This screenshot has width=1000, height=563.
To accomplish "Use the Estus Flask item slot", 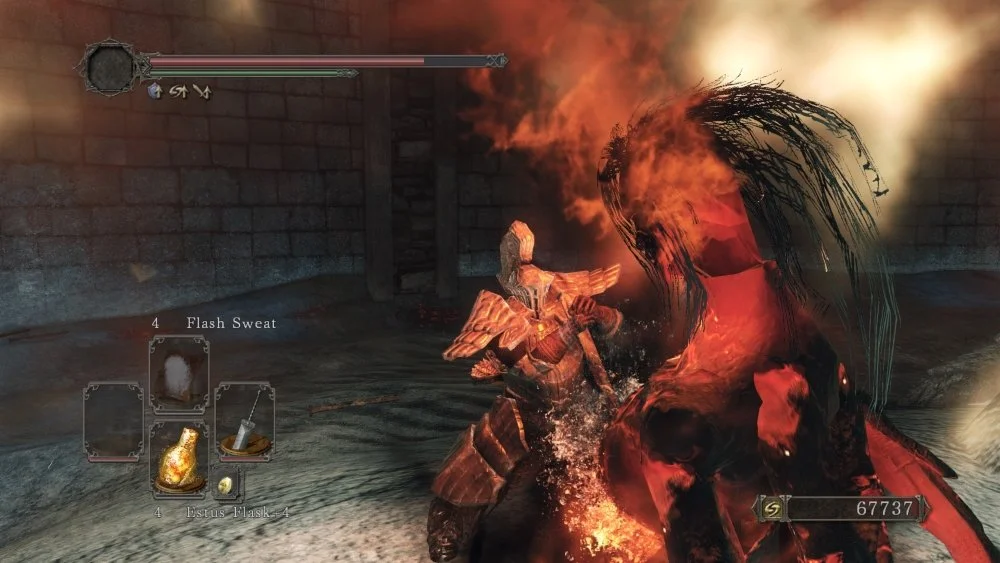I will pyautogui.click(x=178, y=457).
